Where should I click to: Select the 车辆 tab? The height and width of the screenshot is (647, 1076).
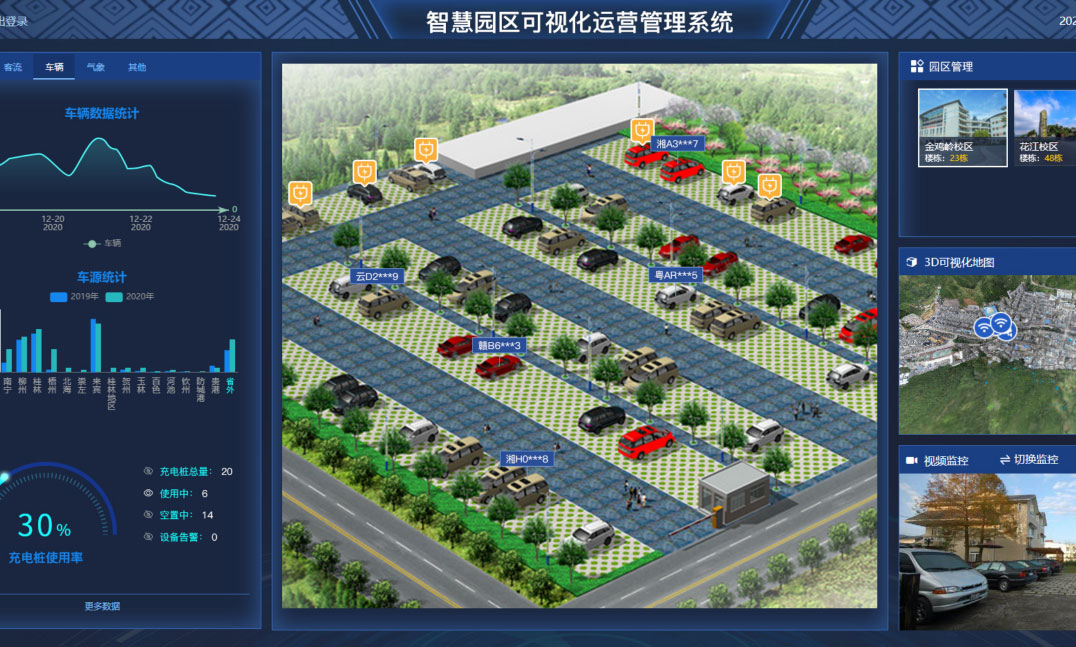tap(54, 68)
